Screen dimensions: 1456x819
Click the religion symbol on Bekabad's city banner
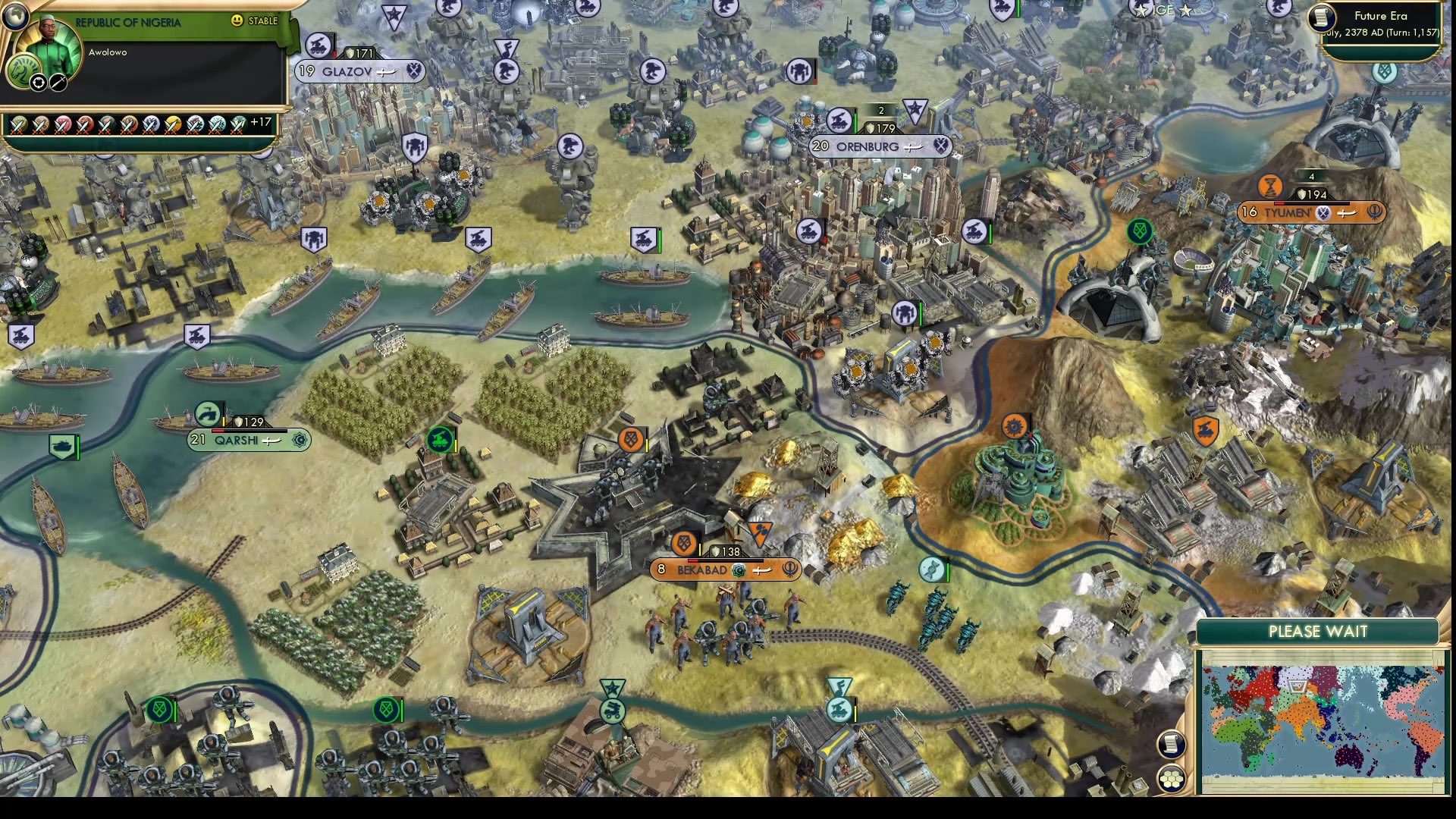pyautogui.click(x=789, y=571)
